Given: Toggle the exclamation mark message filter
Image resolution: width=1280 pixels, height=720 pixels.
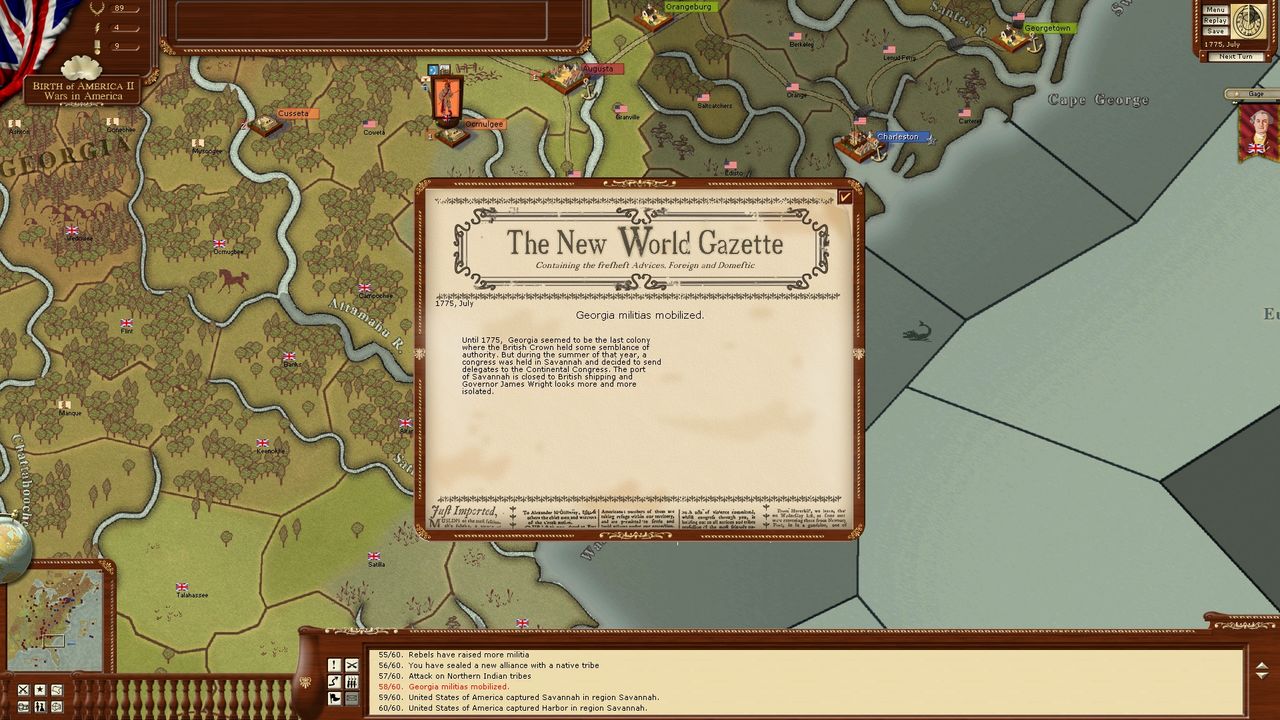Looking at the screenshot, I should pyautogui.click(x=334, y=665).
